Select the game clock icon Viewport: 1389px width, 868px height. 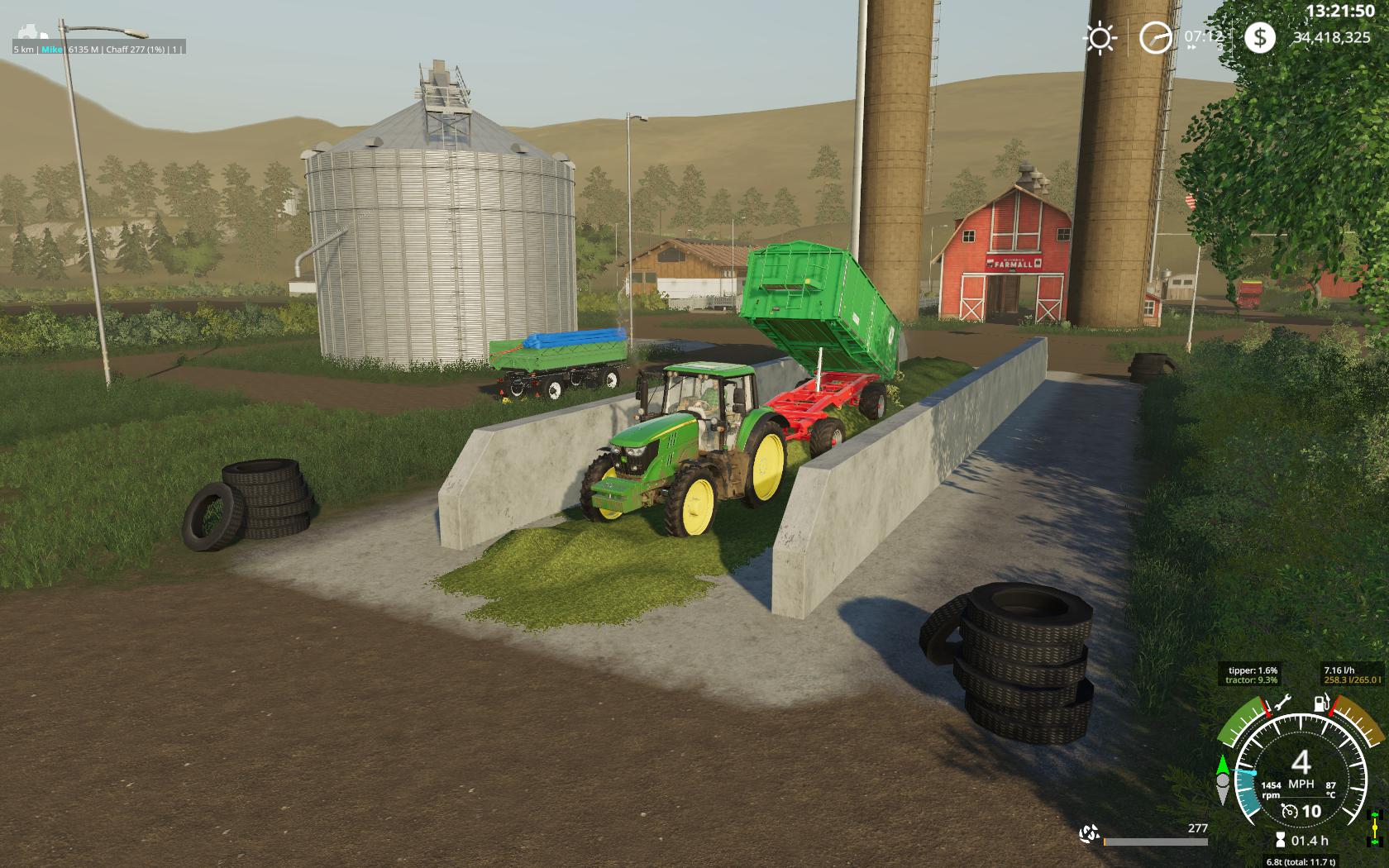(1156, 38)
